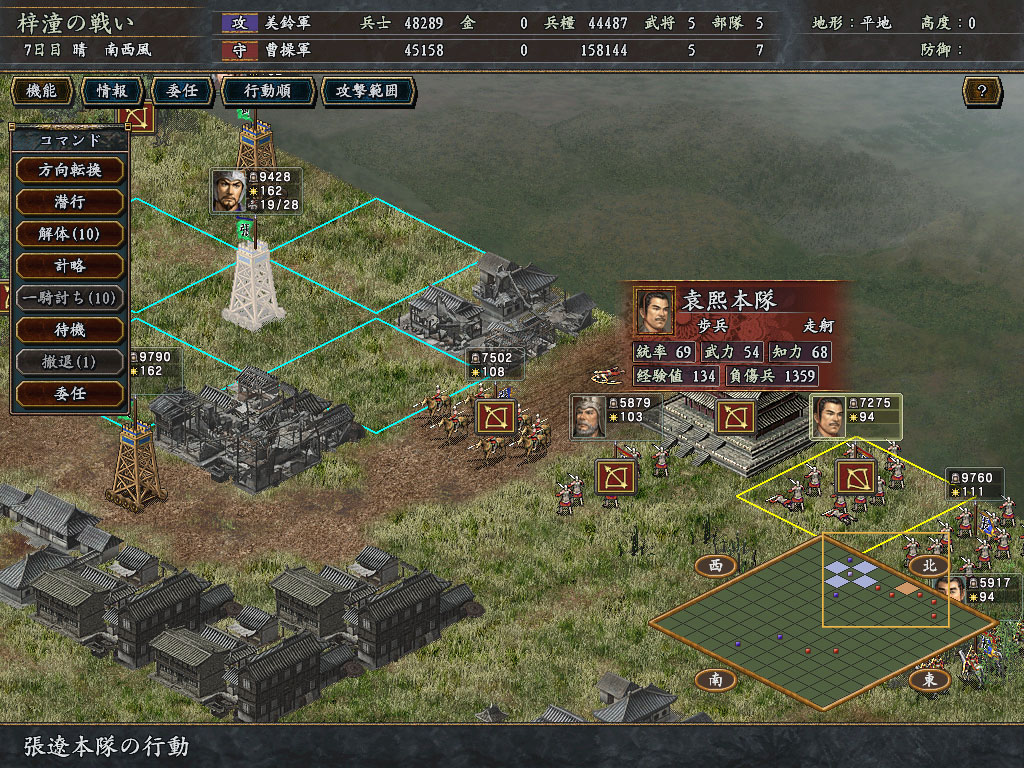
Task: Choose the 東 compass button
Action: point(929,680)
